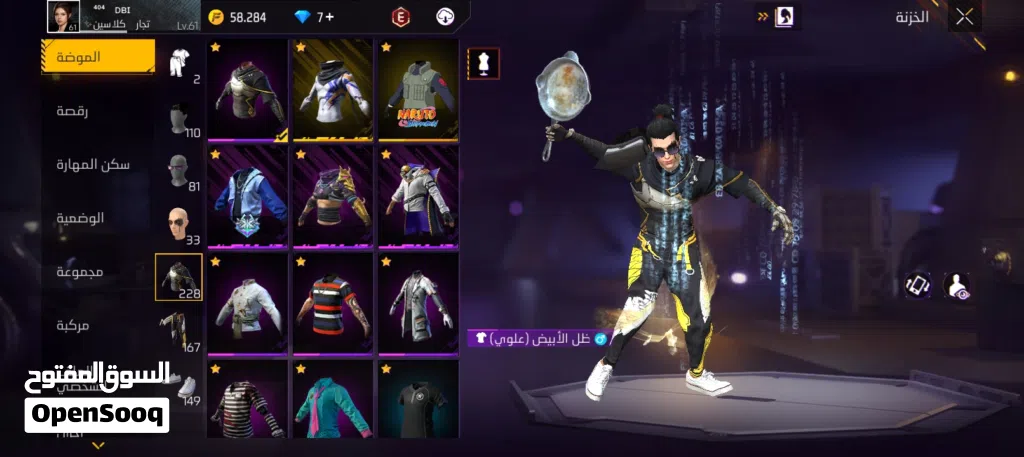Select the red and black striped shirt

pos(332,301)
